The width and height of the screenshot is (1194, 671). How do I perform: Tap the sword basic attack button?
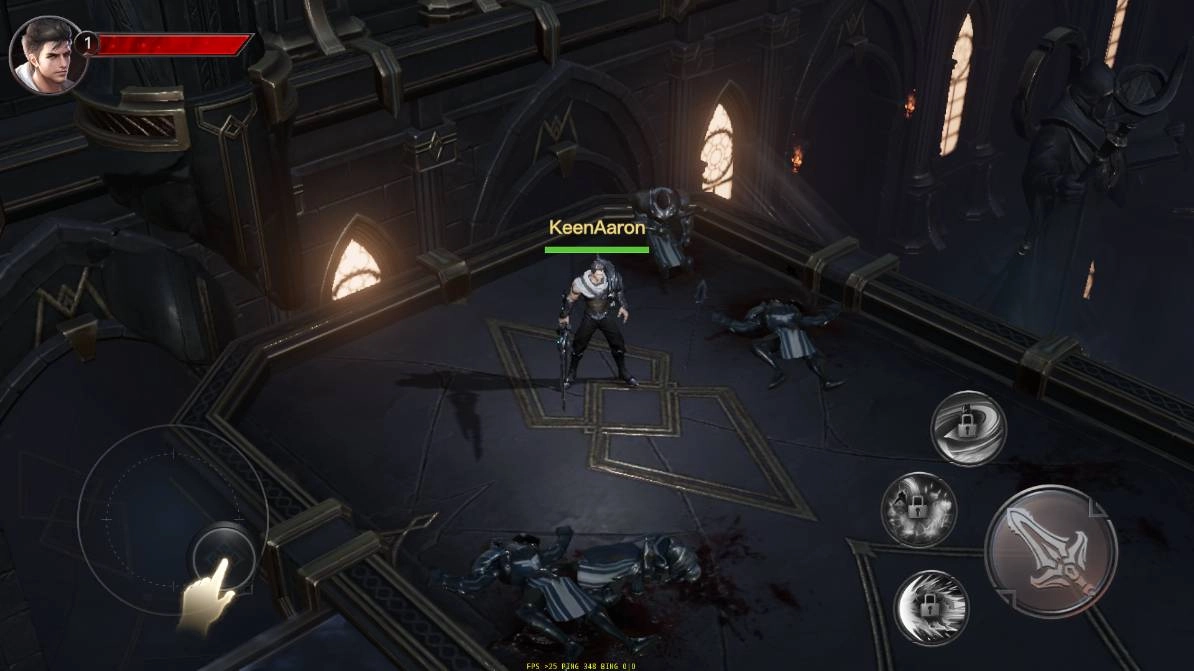pos(1050,551)
